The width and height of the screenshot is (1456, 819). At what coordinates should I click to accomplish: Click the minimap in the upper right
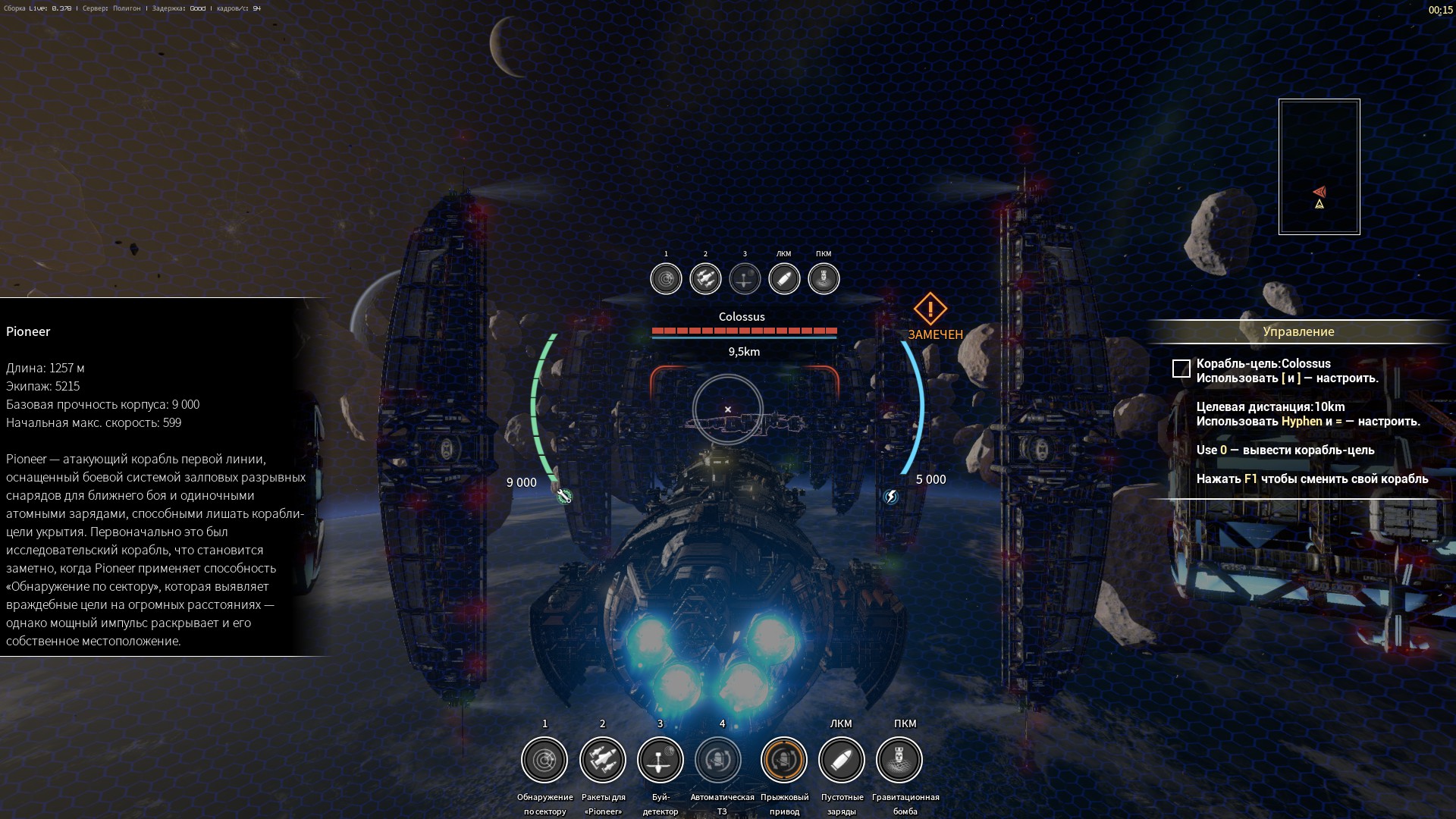pos(1319,167)
